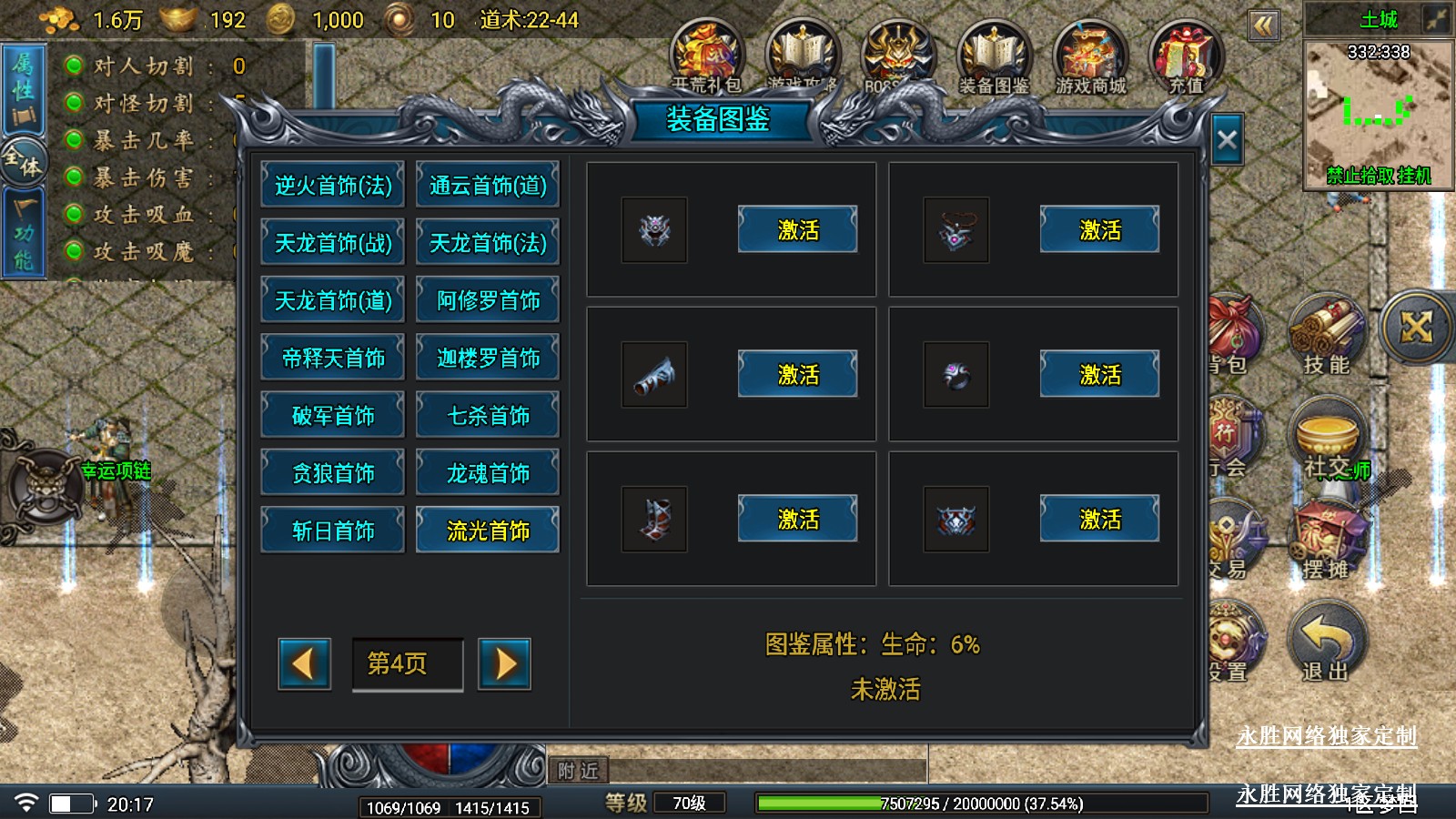Select the 逆火首饰(法) category
The width and height of the screenshot is (1456, 819).
pyautogui.click(x=333, y=186)
